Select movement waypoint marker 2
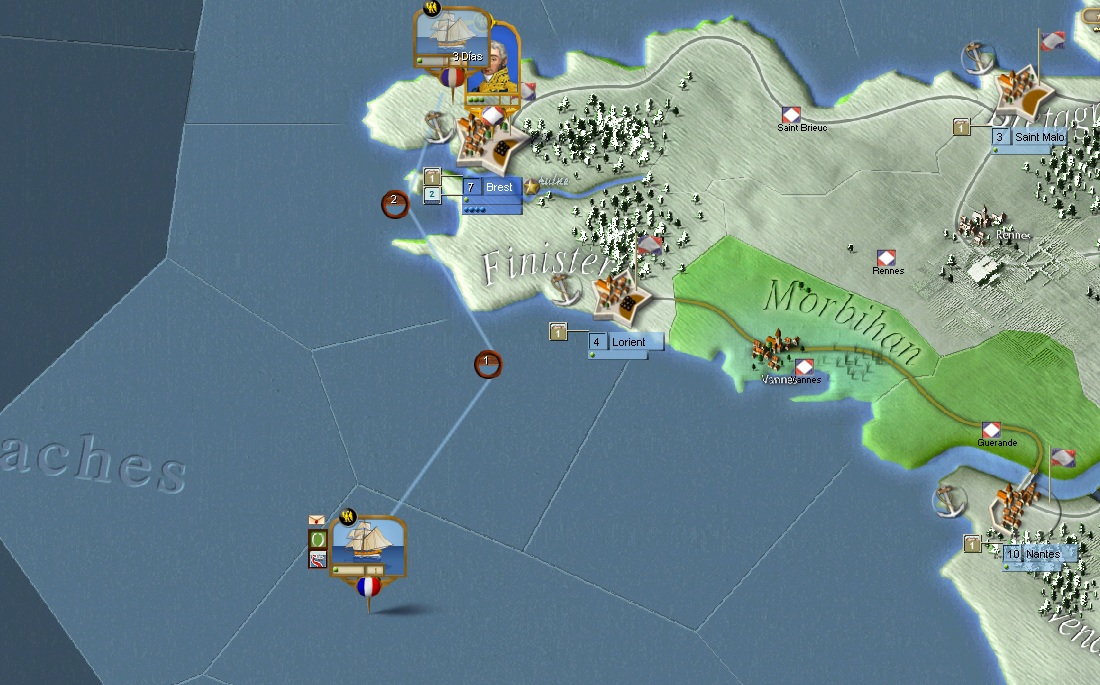This screenshot has width=1100, height=685. 395,204
